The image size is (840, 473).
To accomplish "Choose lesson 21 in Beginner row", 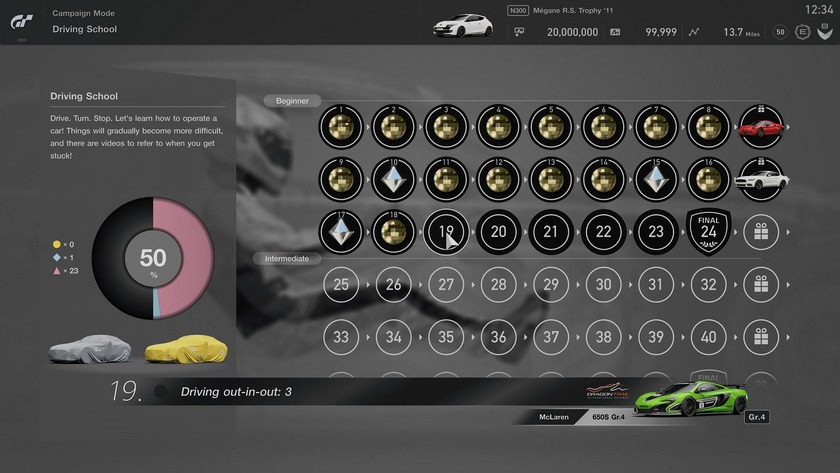I will (x=551, y=232).
